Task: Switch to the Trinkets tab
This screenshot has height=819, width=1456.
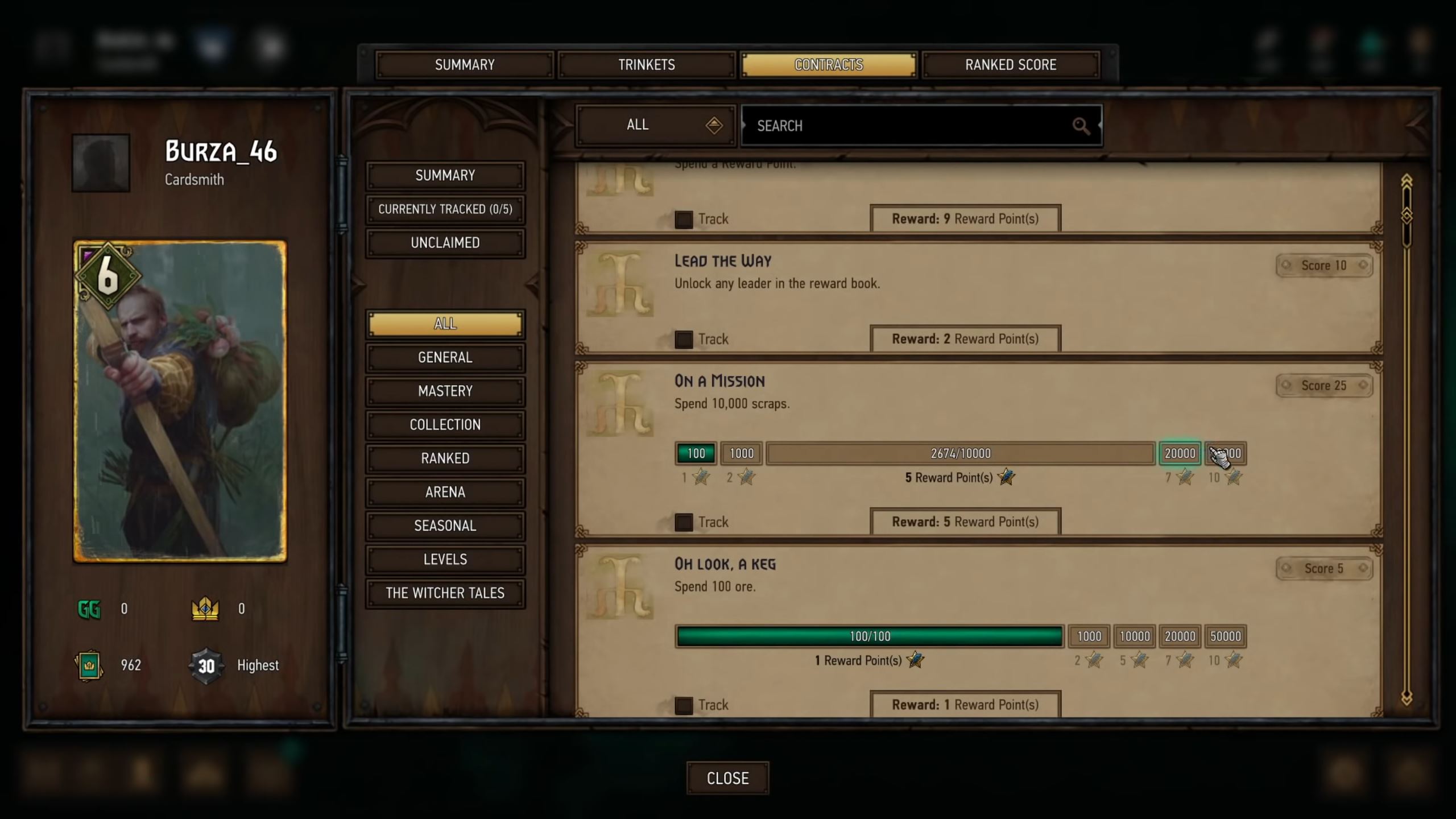Action: (646, 64)
